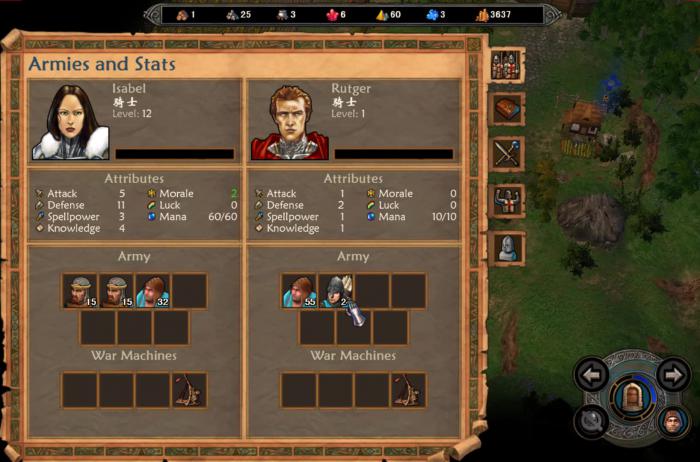The image size is (700, 462).
Task: Click the left arrow button
Action: point(592,376)
